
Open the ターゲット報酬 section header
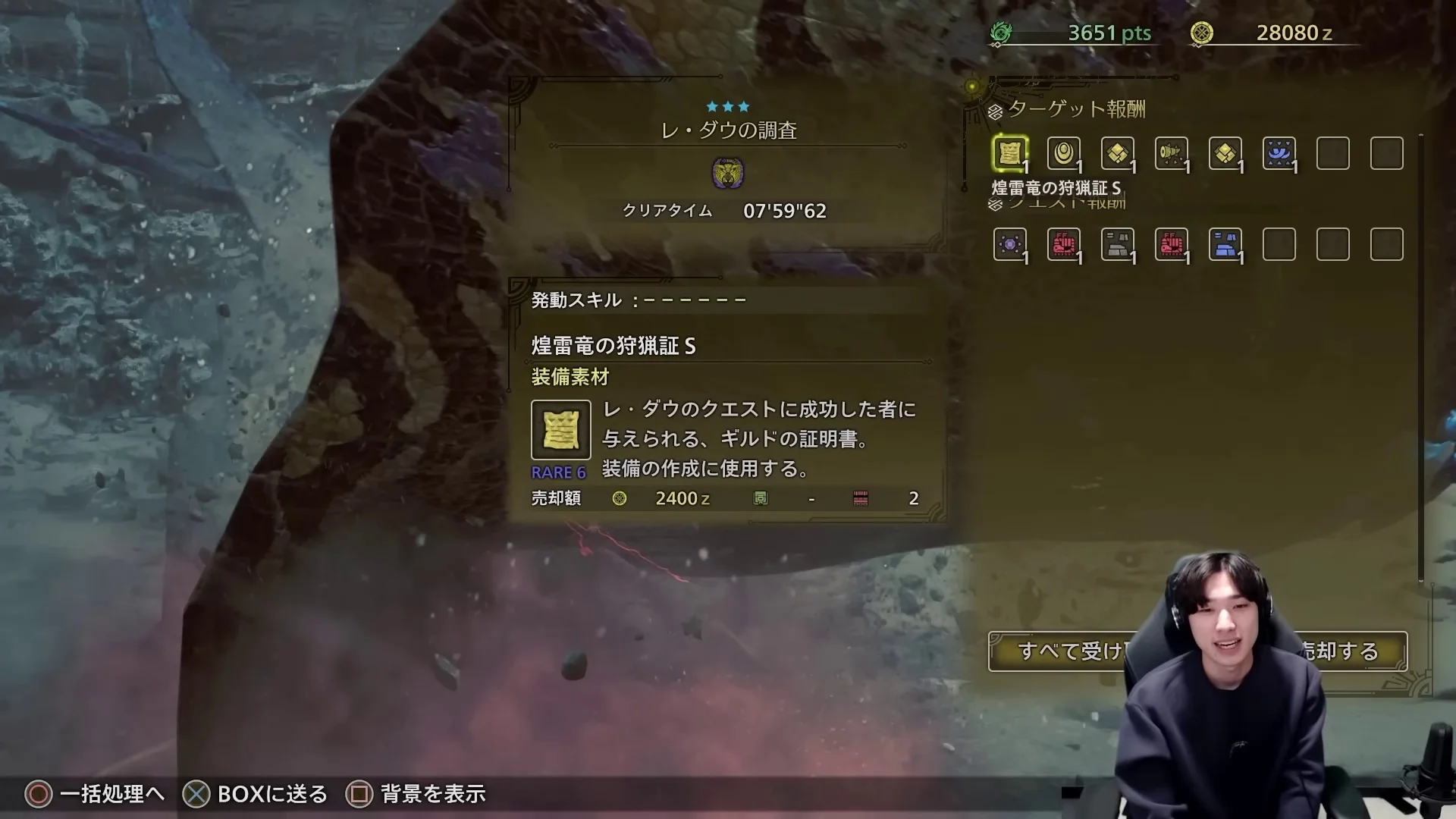pos(1074,109)
